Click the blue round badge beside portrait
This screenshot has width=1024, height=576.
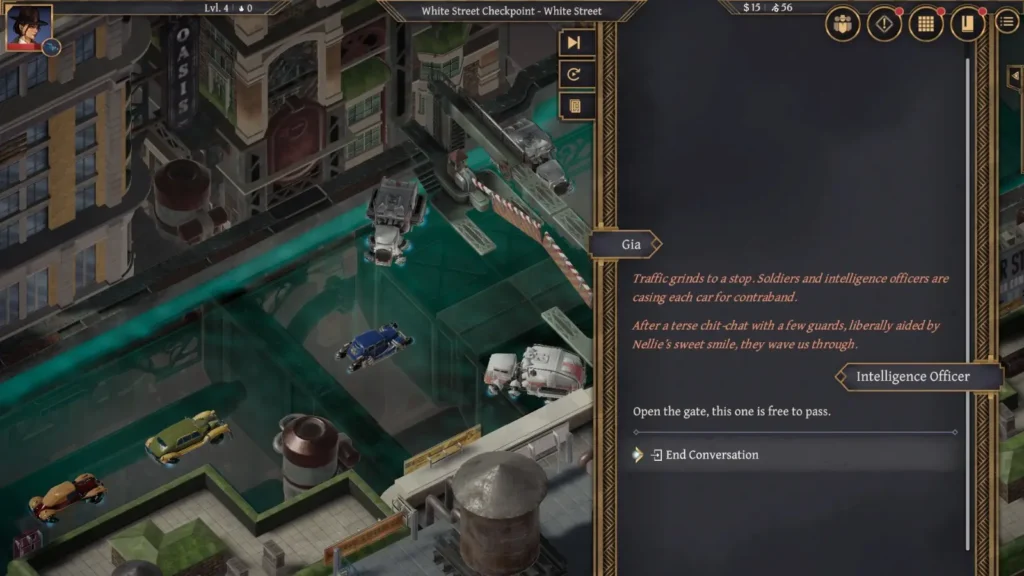(52, 47)
